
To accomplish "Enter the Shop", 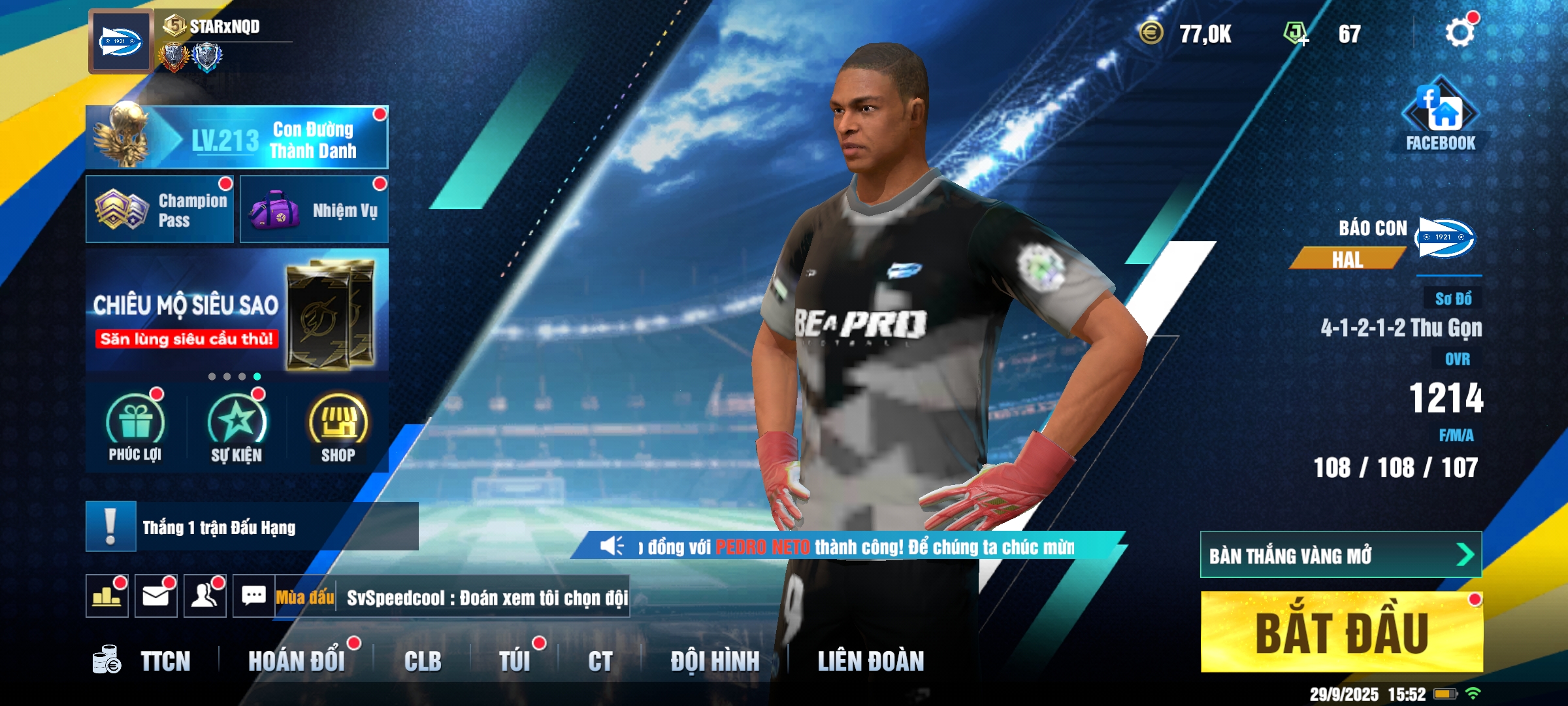I will point(338,428).
